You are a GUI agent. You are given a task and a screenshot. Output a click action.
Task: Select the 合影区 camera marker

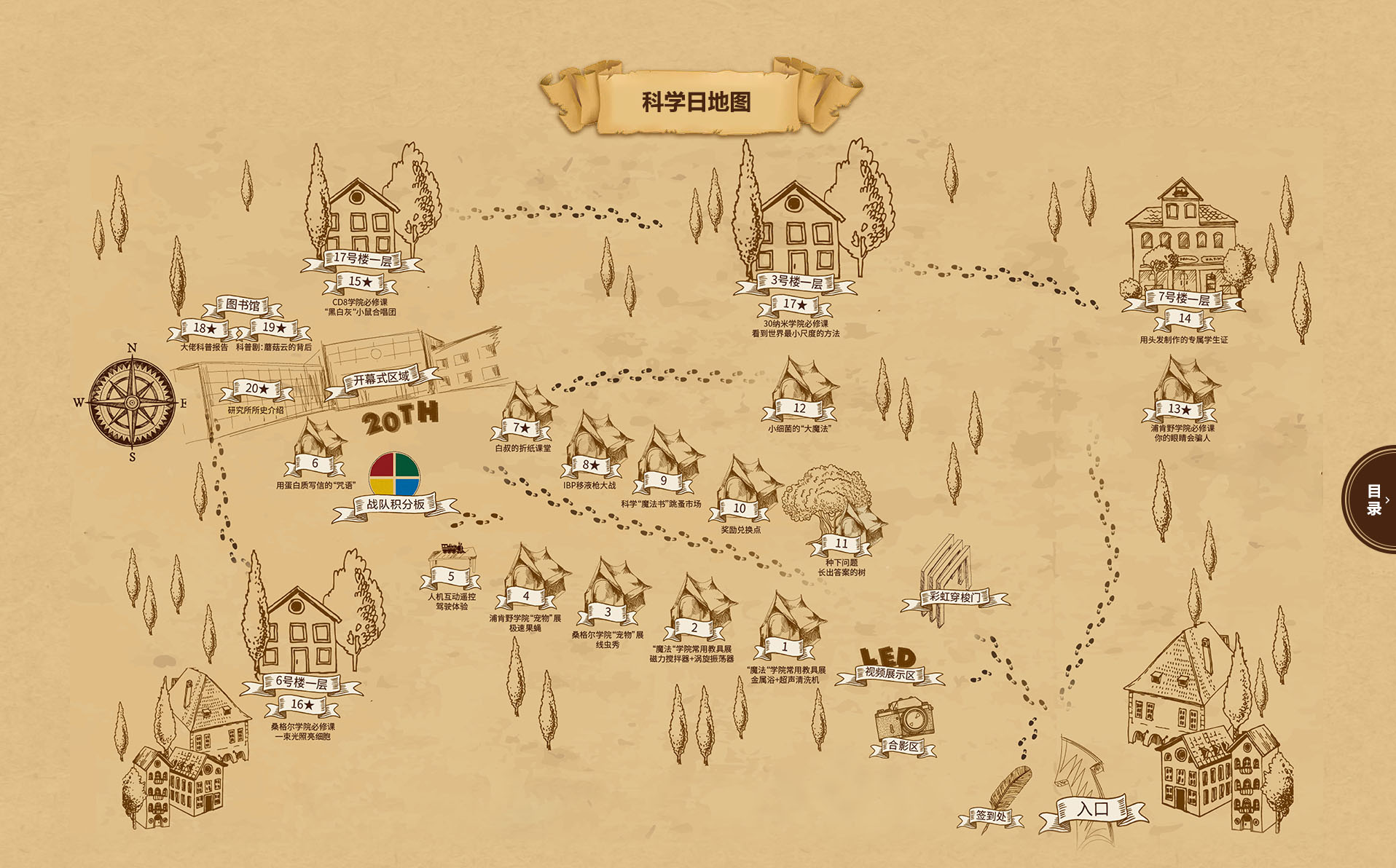[903, 745]
